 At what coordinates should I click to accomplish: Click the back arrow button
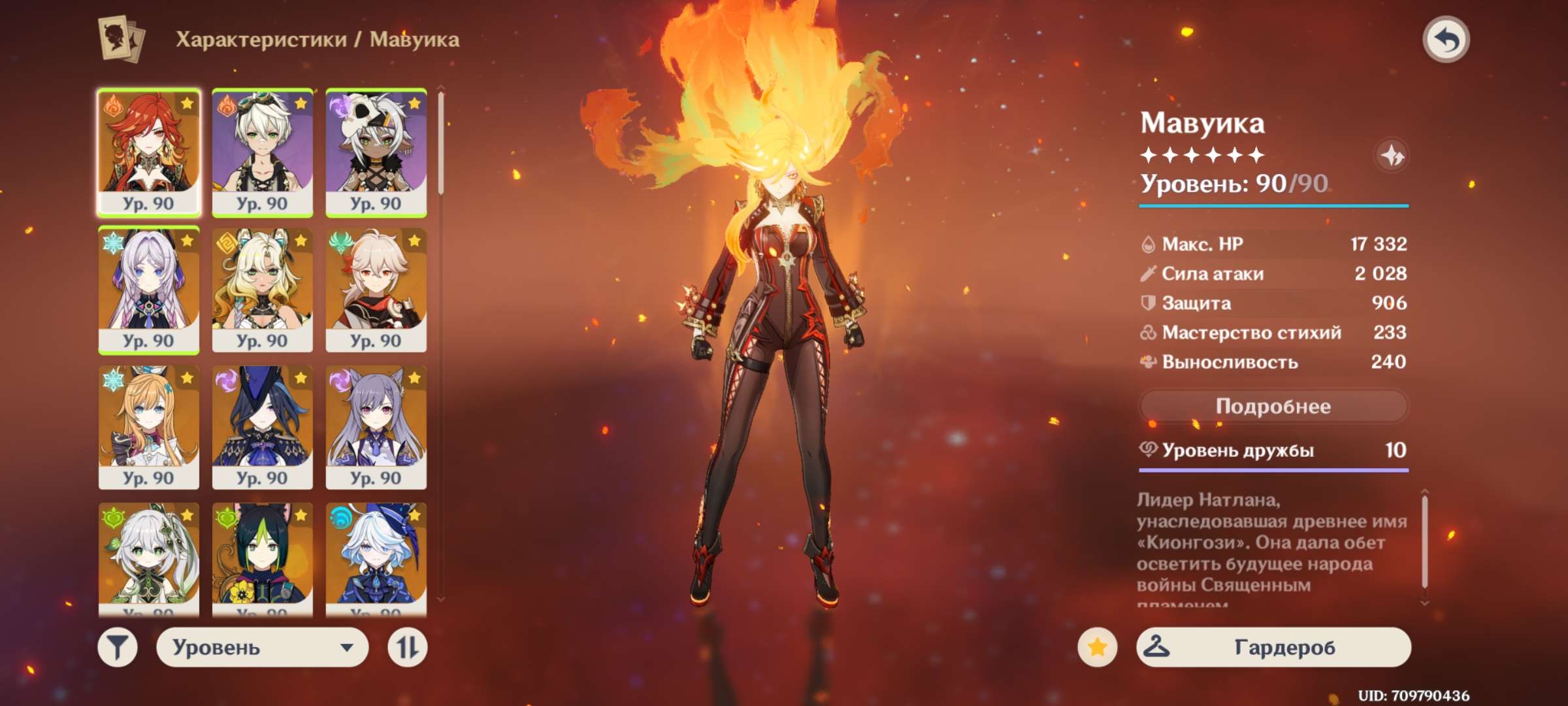[1445, 40]
